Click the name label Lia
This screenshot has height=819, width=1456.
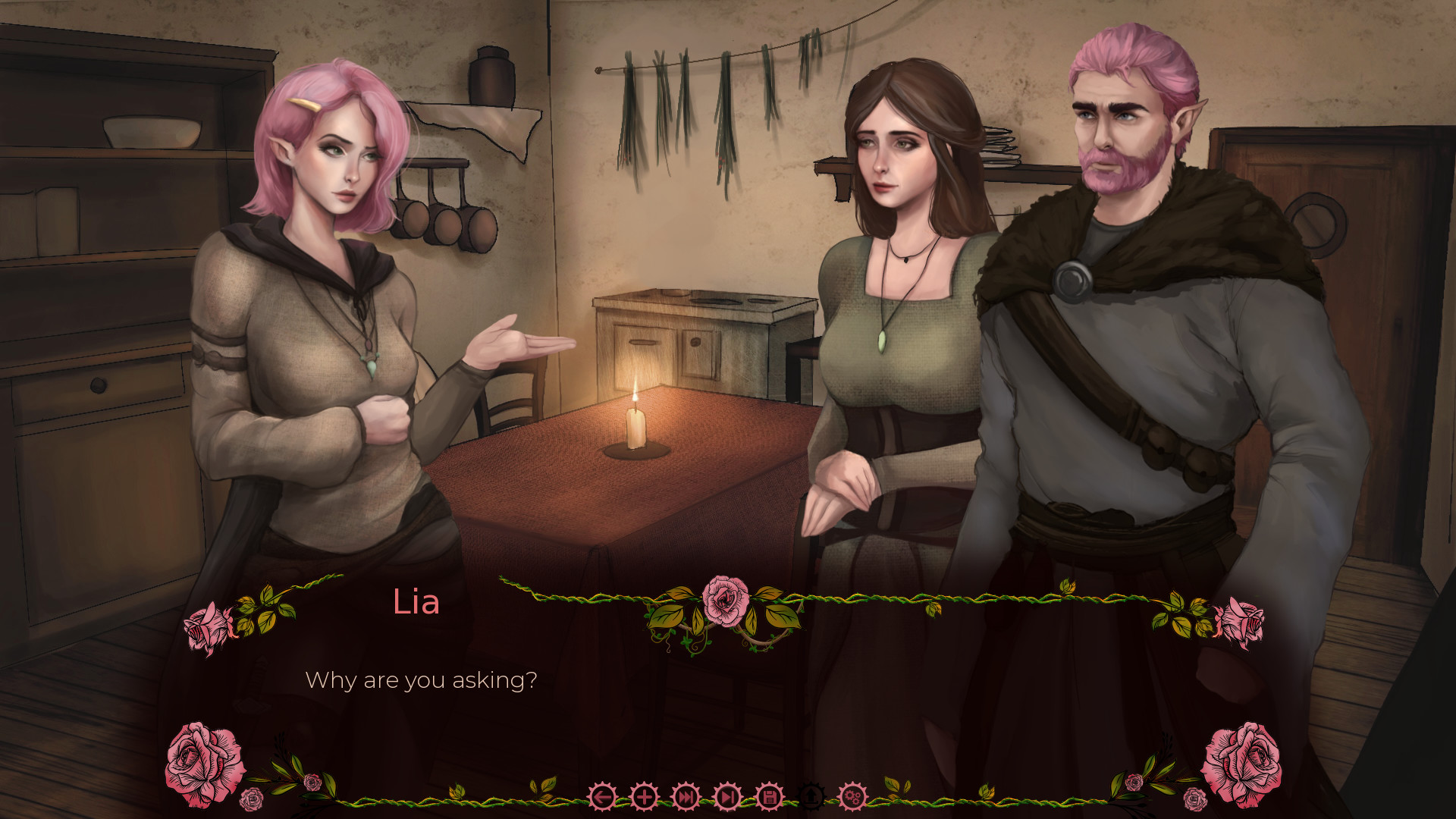(416, 603)
